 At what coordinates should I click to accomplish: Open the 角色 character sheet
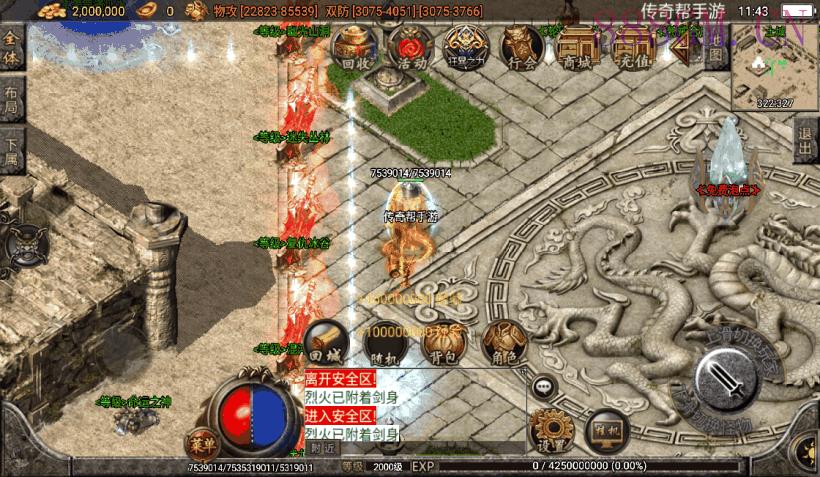coord(504,343)
